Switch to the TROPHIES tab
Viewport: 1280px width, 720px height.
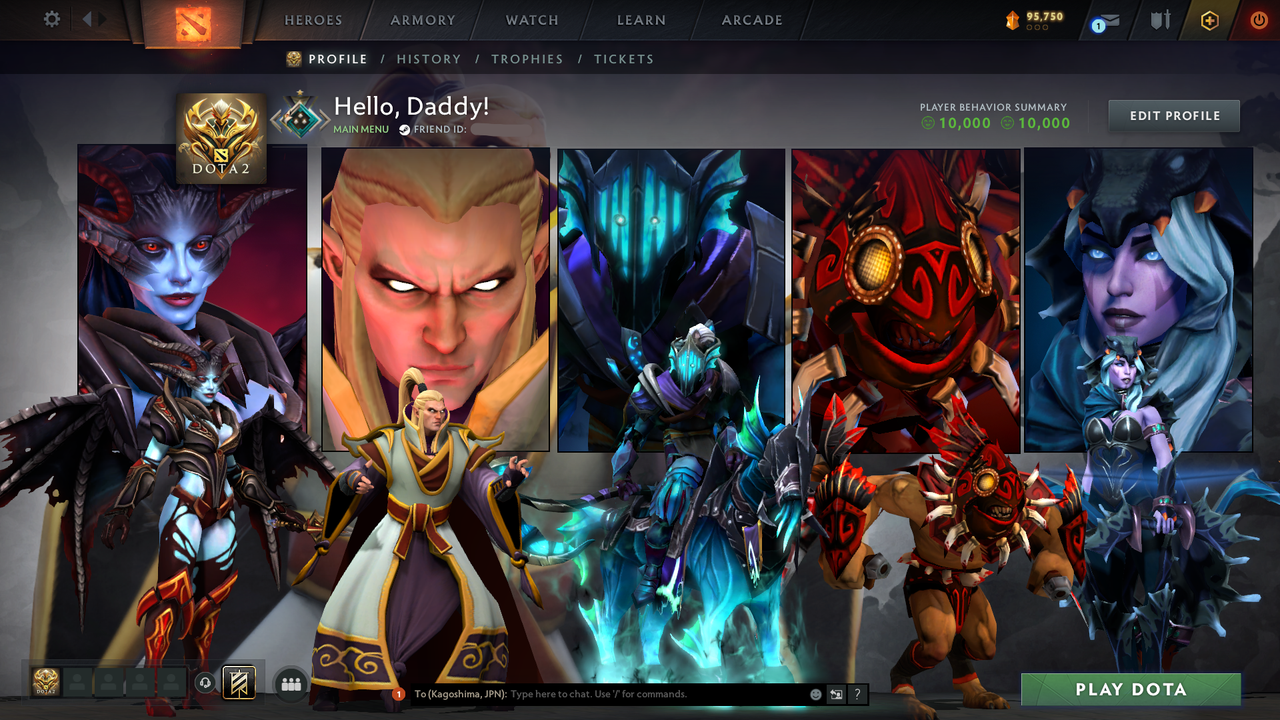tap(527, 59)
